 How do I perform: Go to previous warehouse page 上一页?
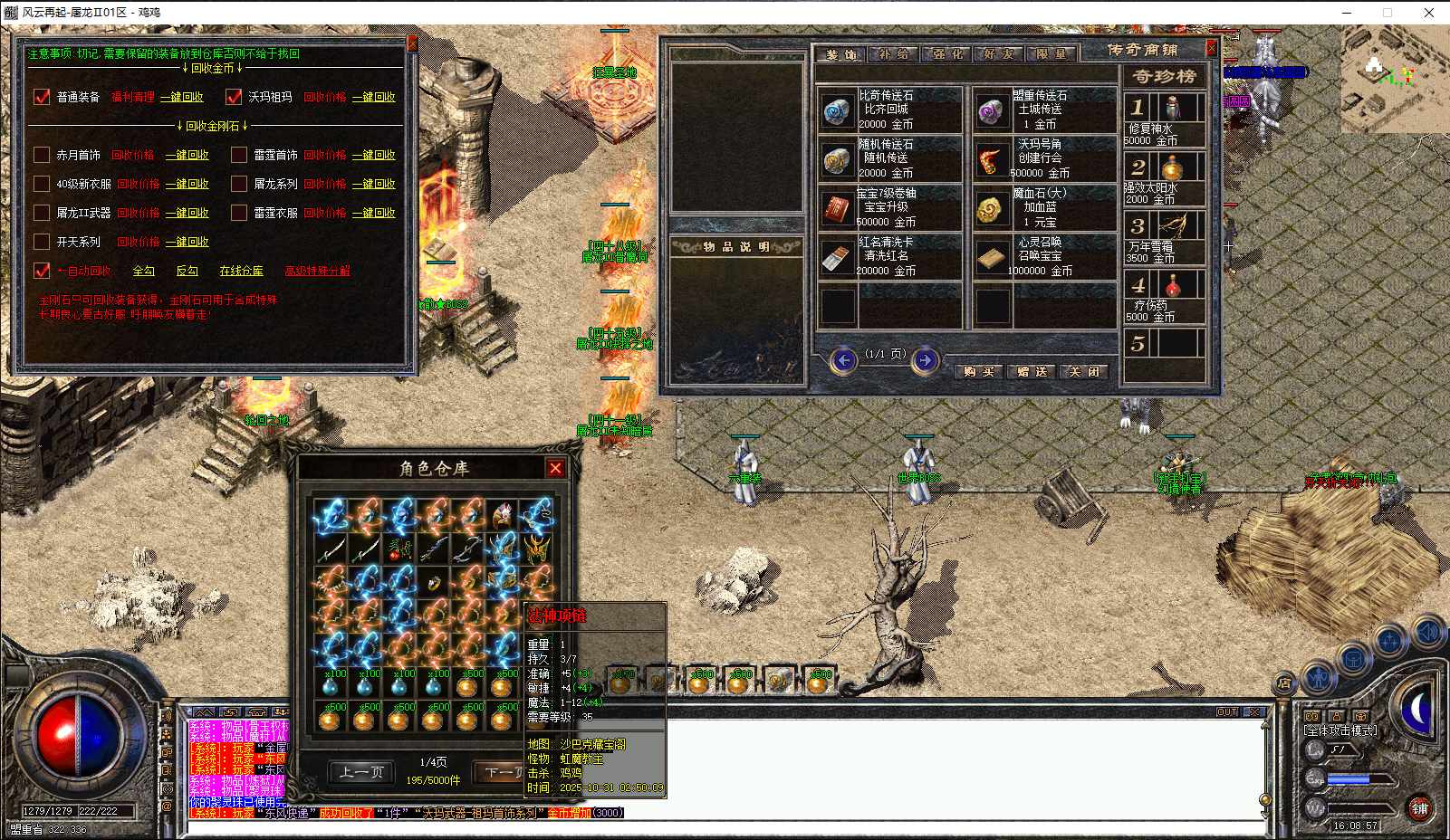coord(361,772)
